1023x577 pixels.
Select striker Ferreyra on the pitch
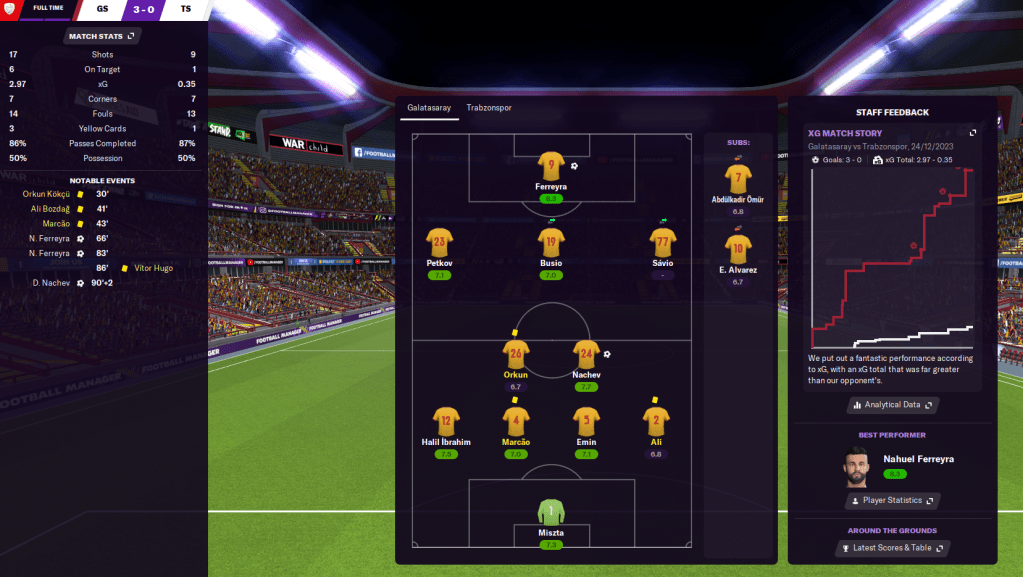(x=551, y=166)
